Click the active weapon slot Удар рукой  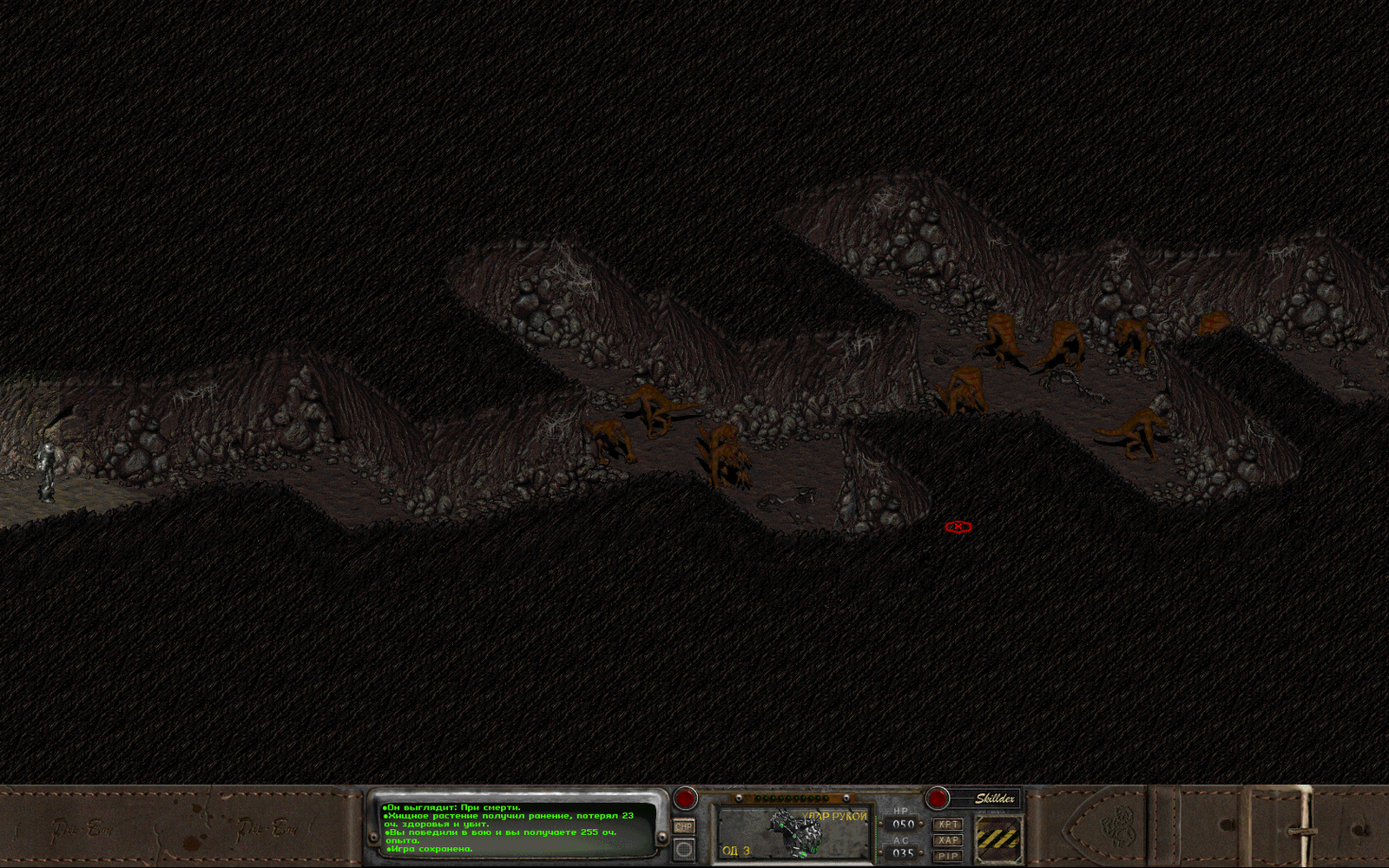(793, 833)
